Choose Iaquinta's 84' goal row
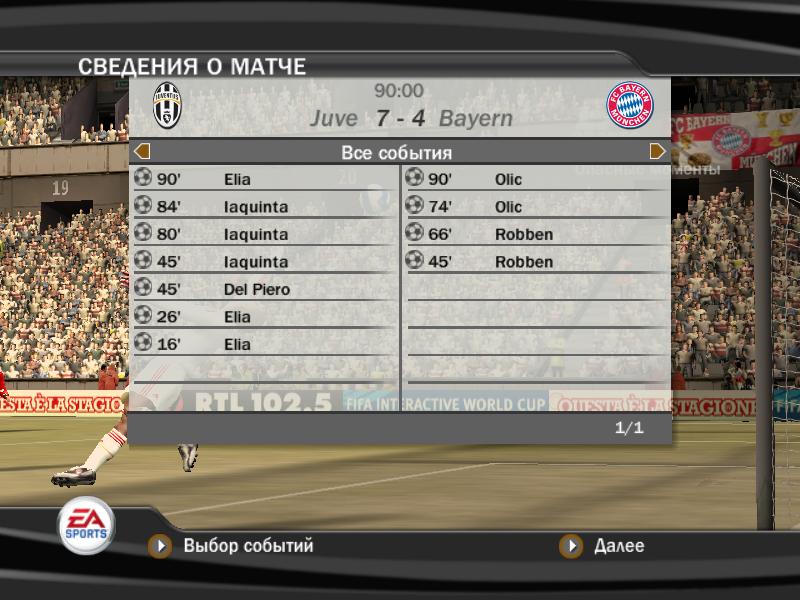The image size is (800, 600). pyautogui.click(x=265, y=207)
